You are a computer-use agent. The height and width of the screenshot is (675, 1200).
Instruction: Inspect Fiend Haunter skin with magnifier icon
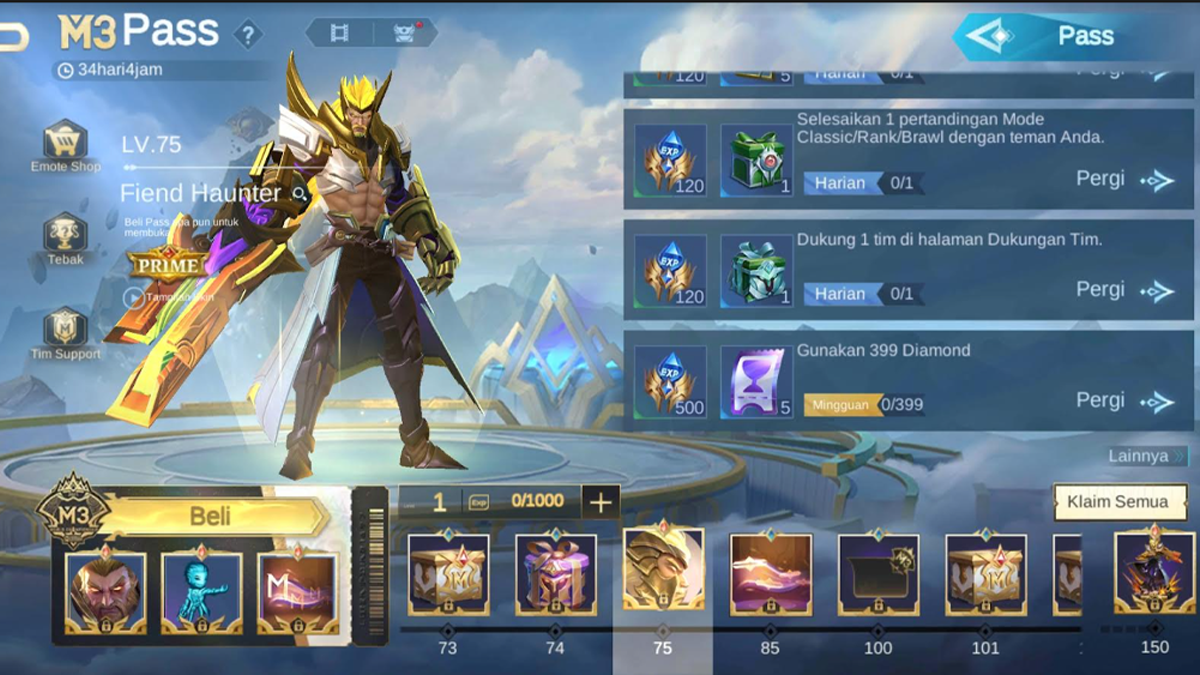(x=299, y=193)
